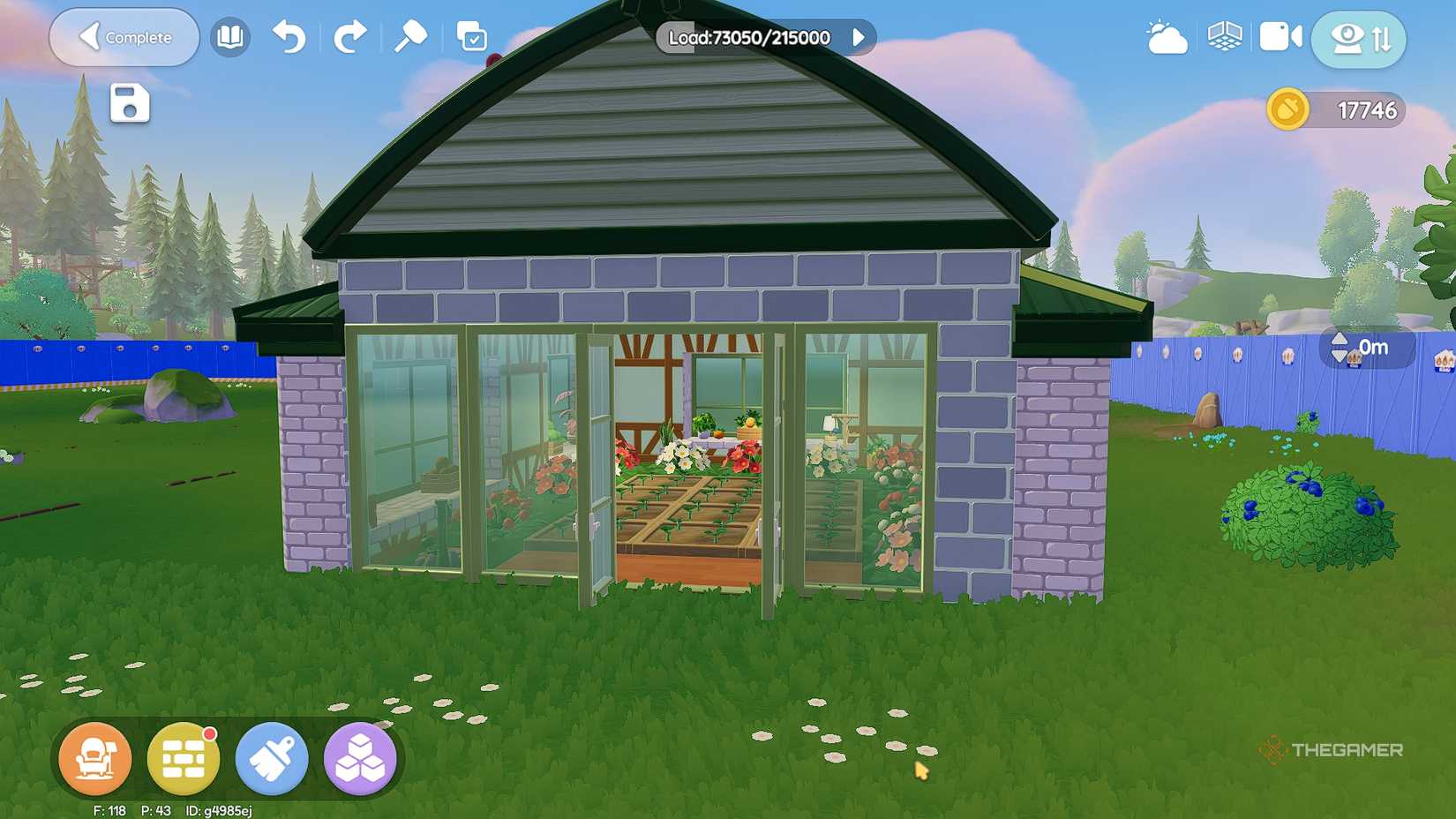Open the build guide book icon
Viewport: 1456px width, 819px height.
(229, 37)
